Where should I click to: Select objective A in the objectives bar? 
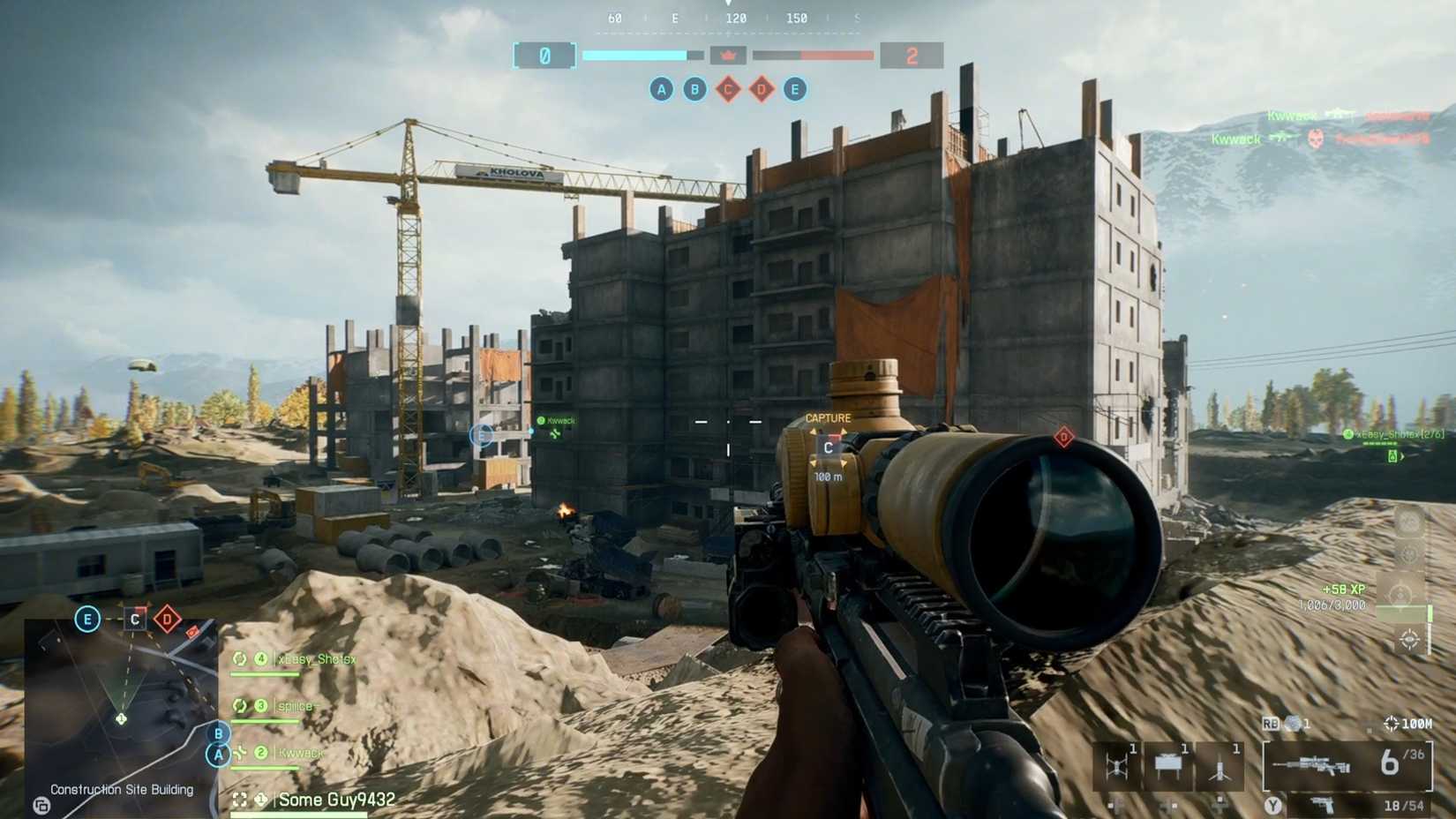coord(661,88)
